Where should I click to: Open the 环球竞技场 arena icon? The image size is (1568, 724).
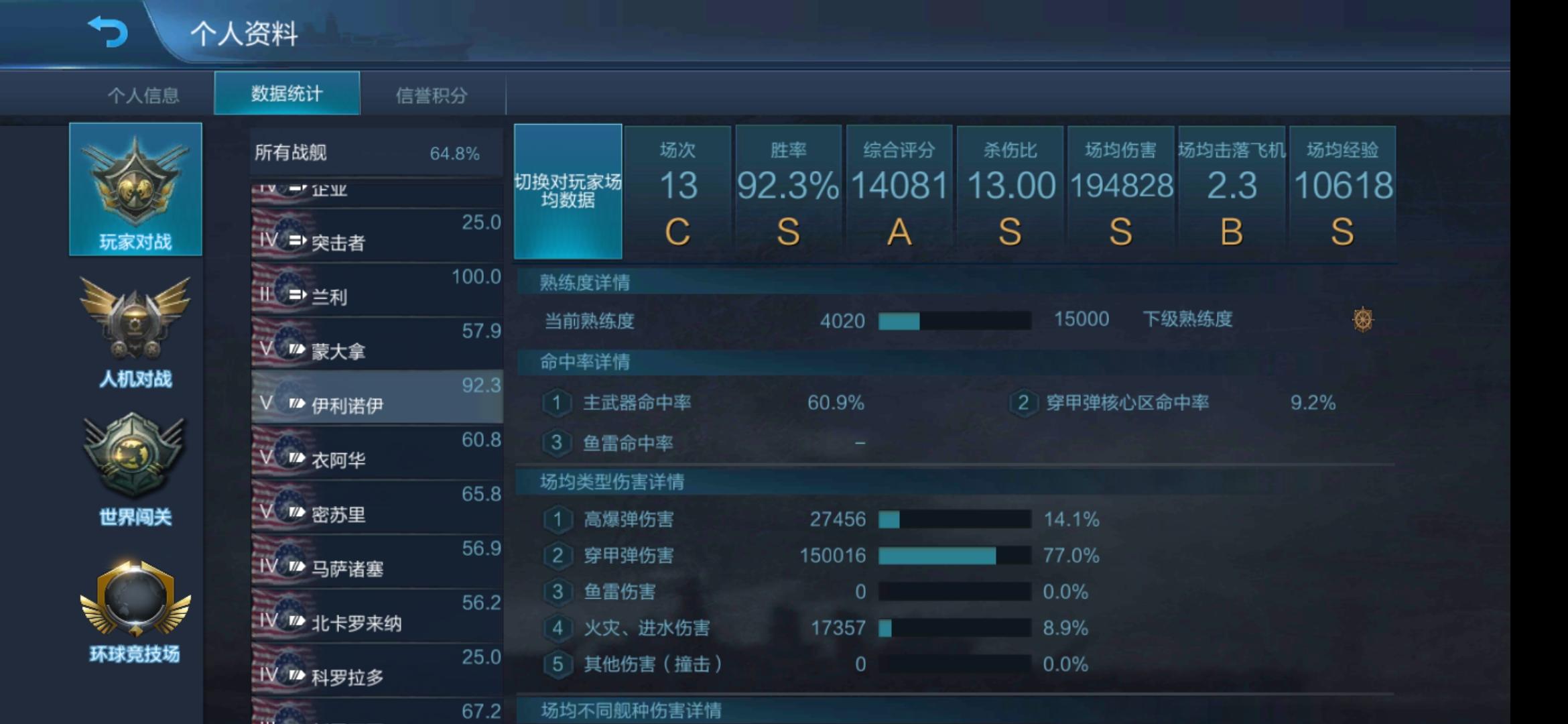(135, 607)
